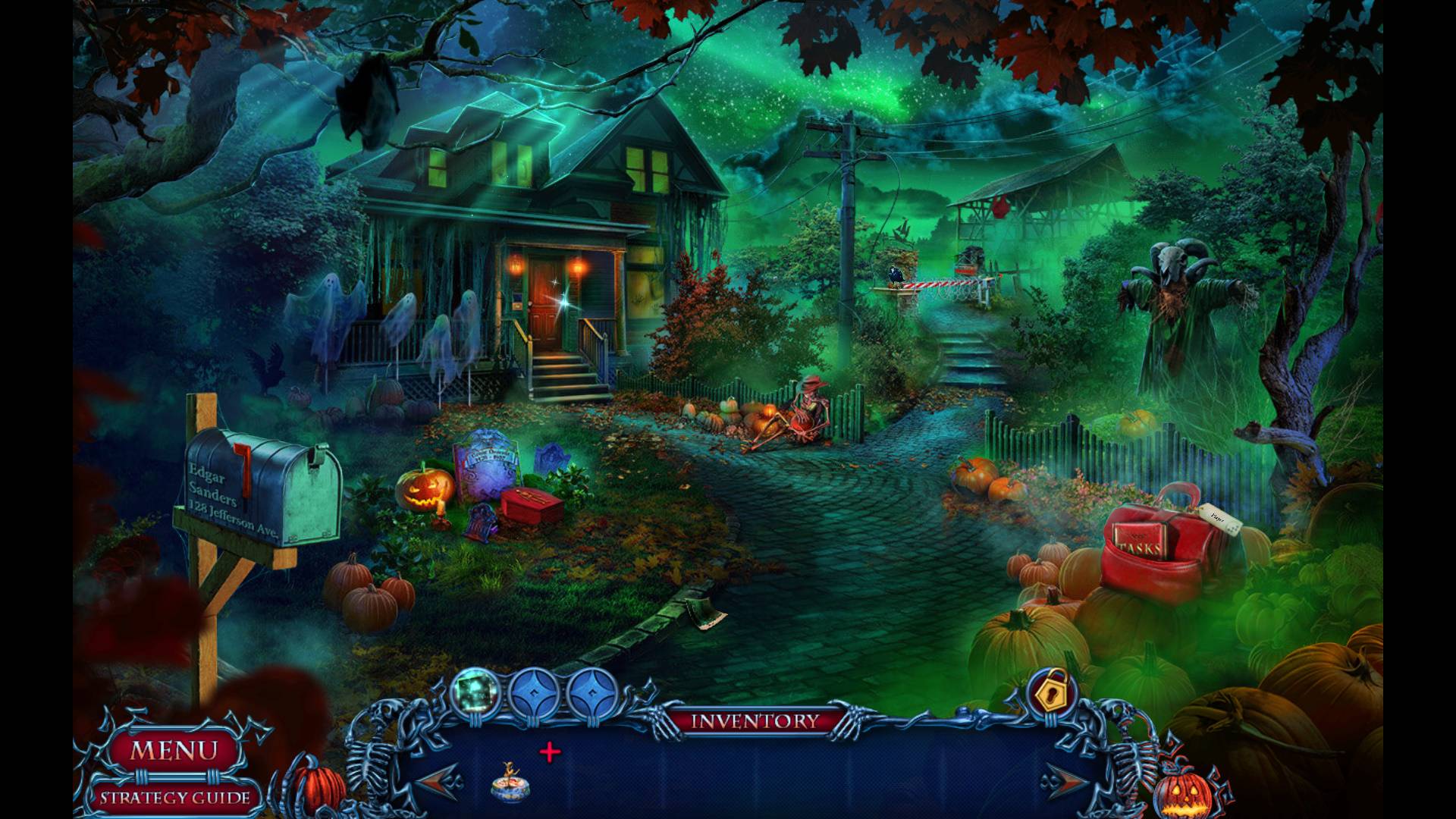Viewport: 1456px width, 819px height.
Task: Select the figurine dish inventory item
Action: [x=510, y=783]
